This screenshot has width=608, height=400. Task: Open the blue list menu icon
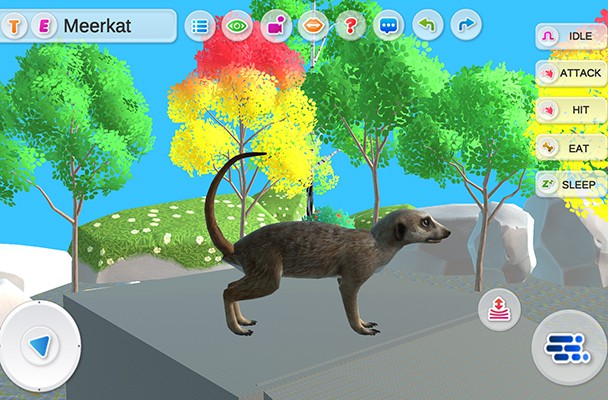pos(200,26)
